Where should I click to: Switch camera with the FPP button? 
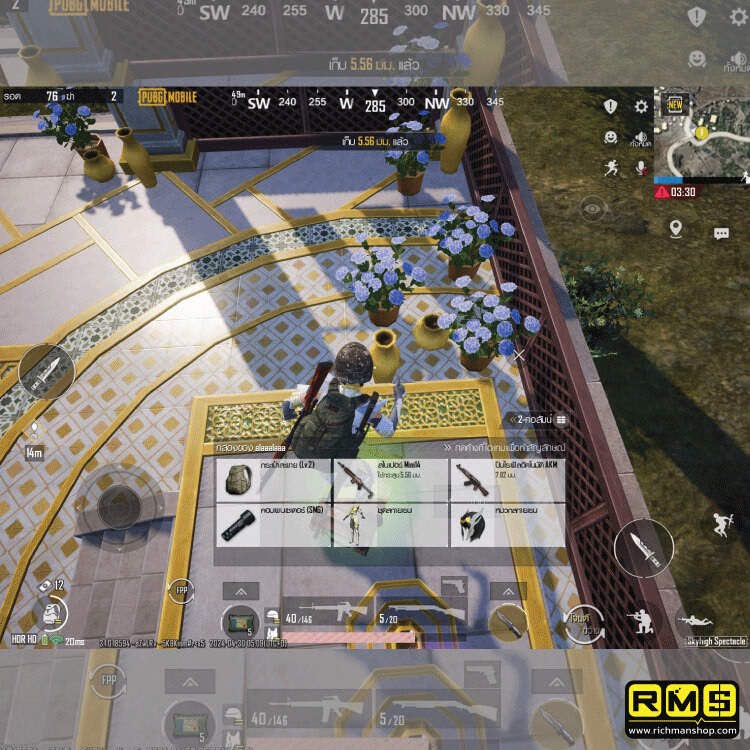tap(180, 591)
